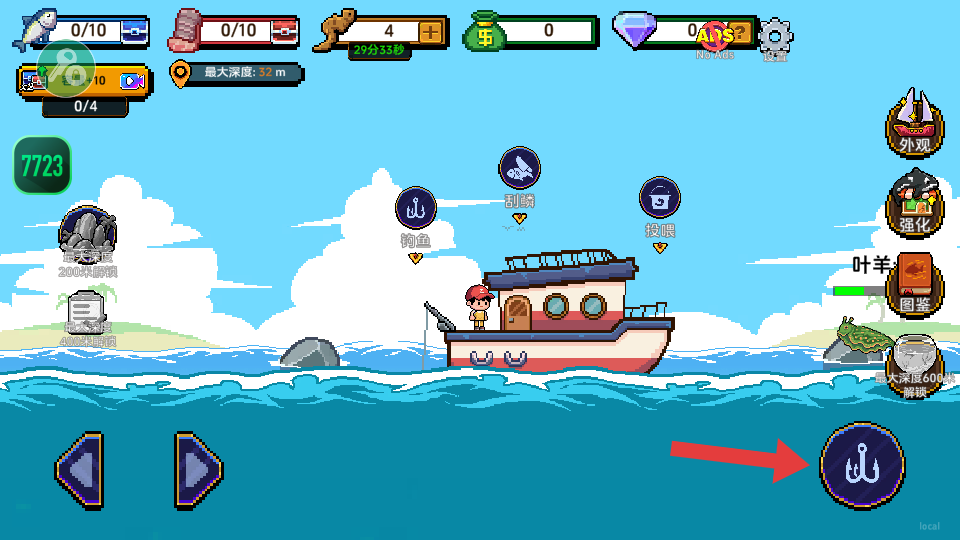
Task: Tap the right arrow movement button
Action: point(198,468)
